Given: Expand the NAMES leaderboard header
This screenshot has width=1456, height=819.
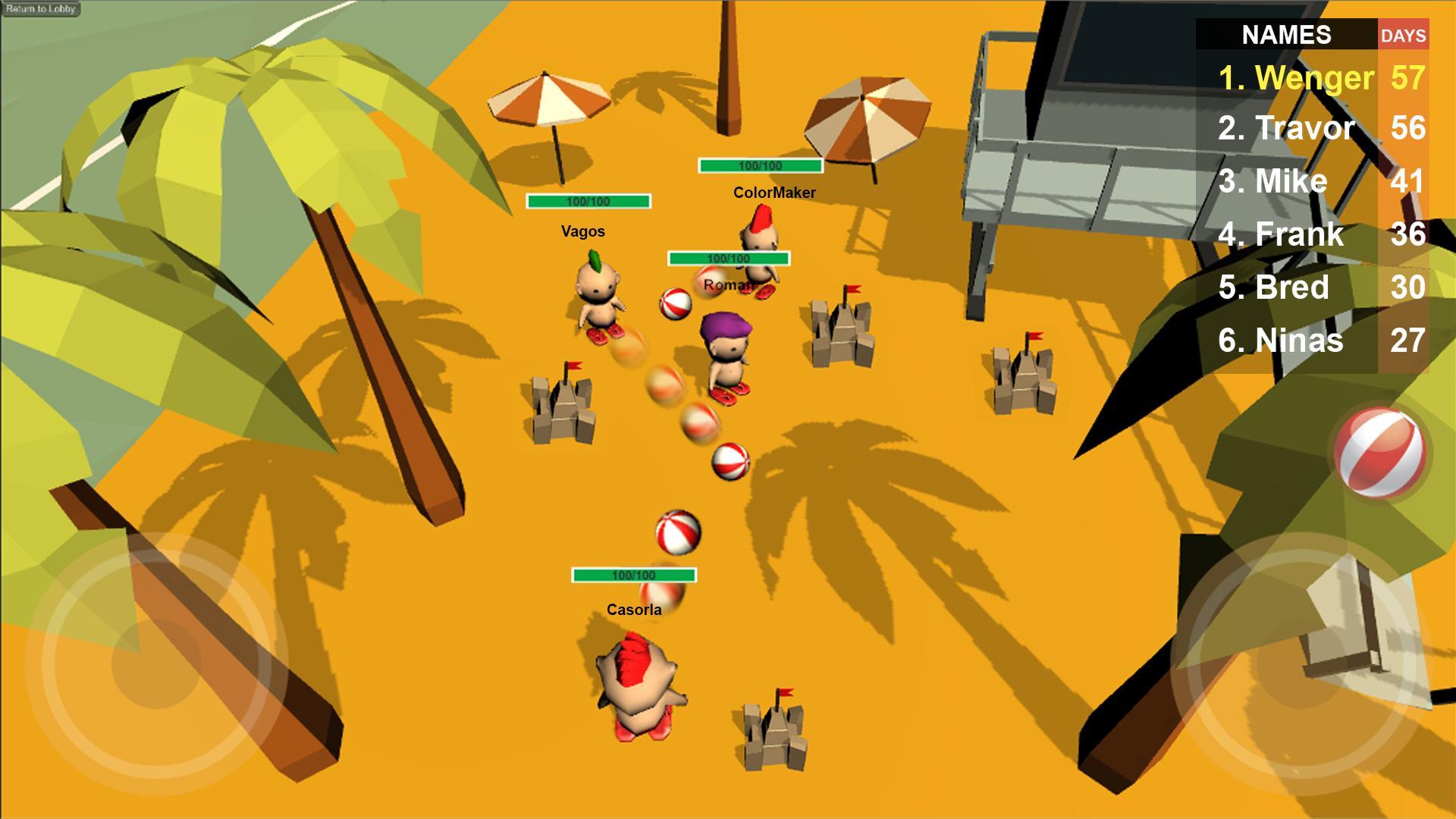Looking at the screenshot, I should pos(1287,36).
